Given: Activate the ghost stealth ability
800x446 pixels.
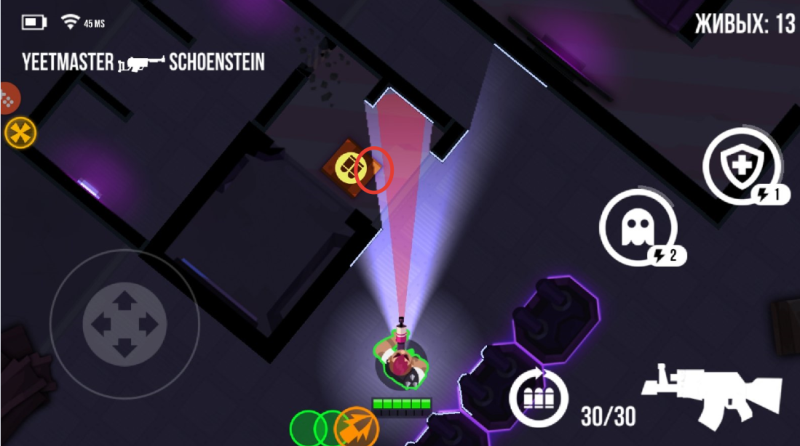Looking at the screenshot, I should coord(635,228).
